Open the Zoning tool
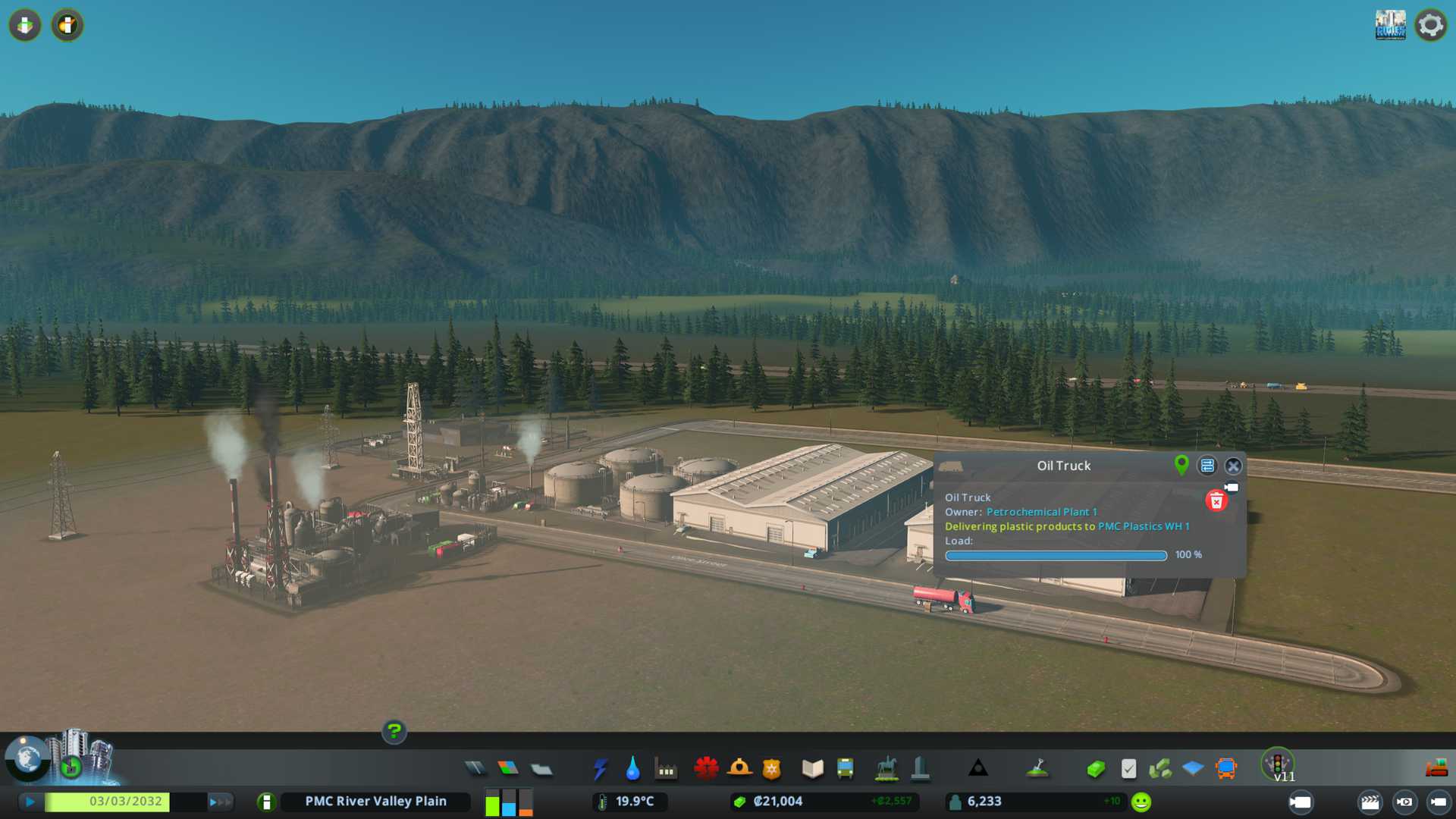Image resolution: width=1456 pixels, height=819 pixels. (x=508, y=769)
